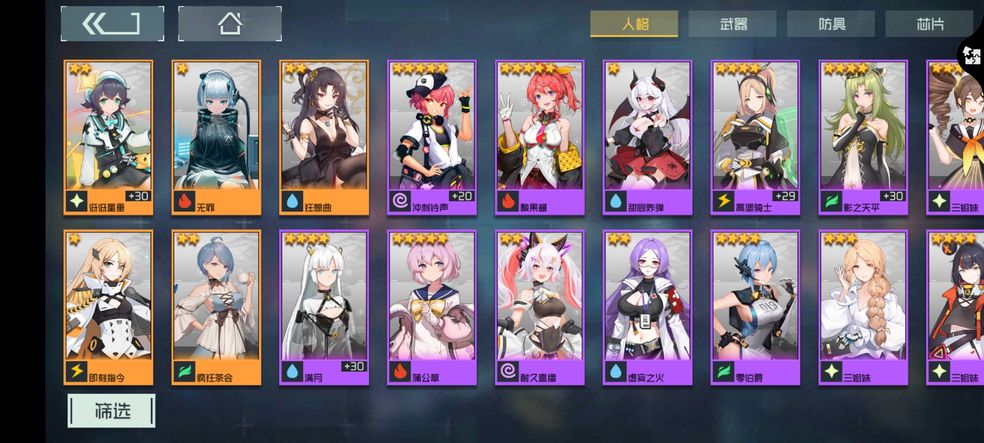Viewport: 984px width, 443px height.
Task: Select the 芯片 tab
Action: click(930, 24)
